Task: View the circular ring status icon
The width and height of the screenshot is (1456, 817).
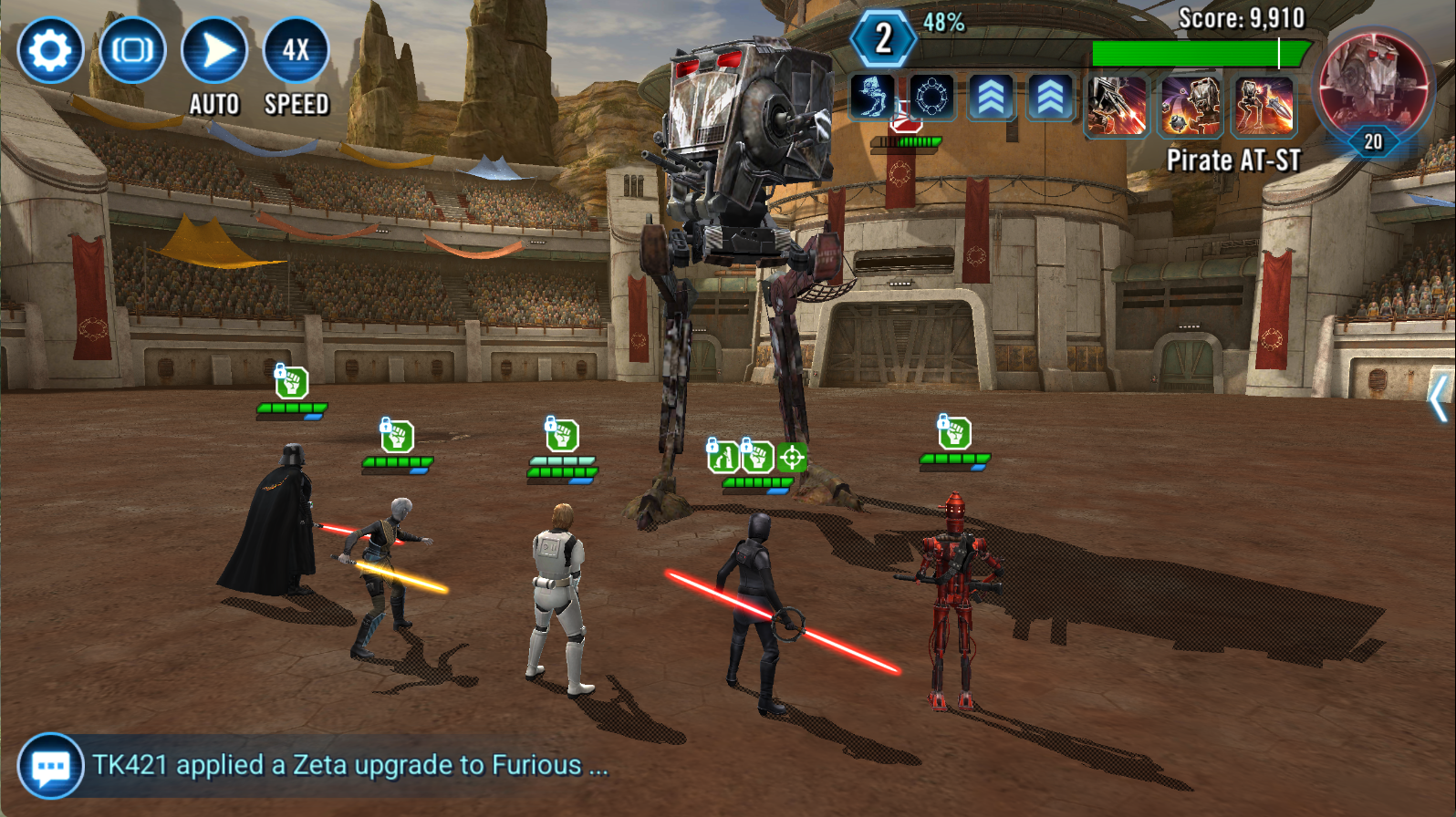Action: pos(931,97)
